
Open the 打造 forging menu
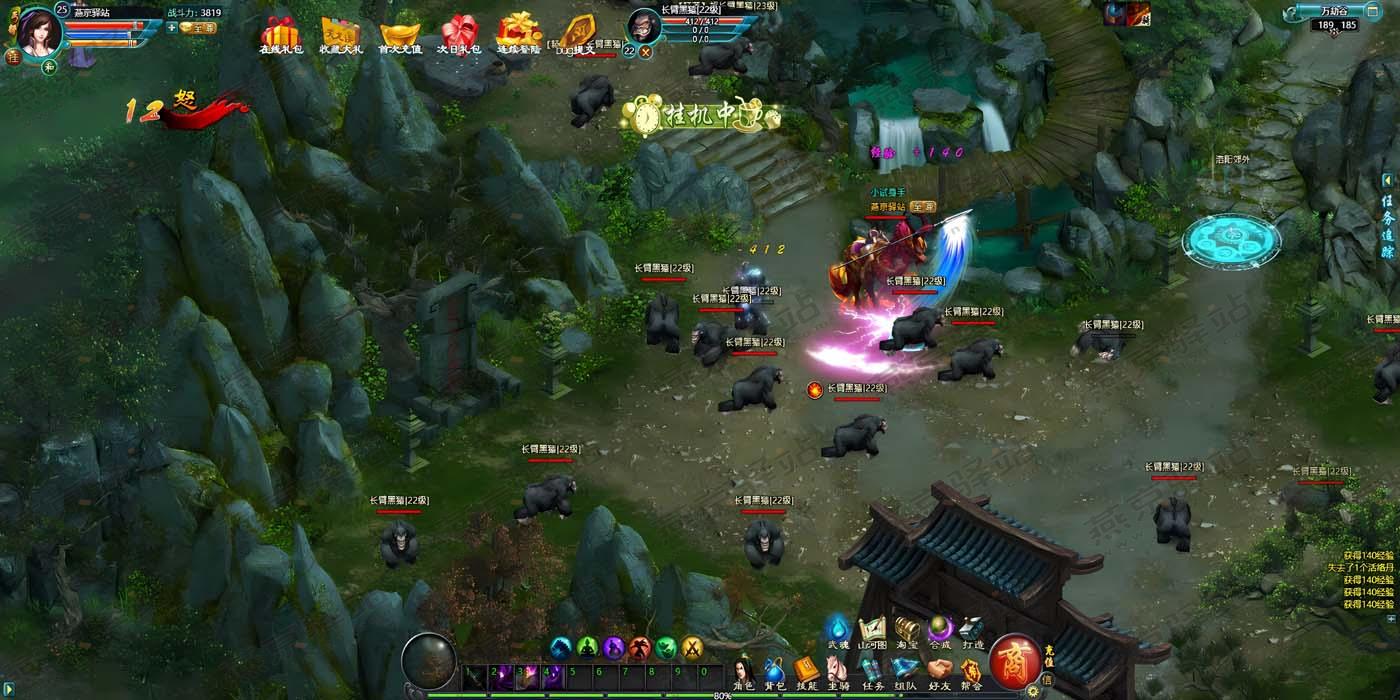[x=972, y=630]
